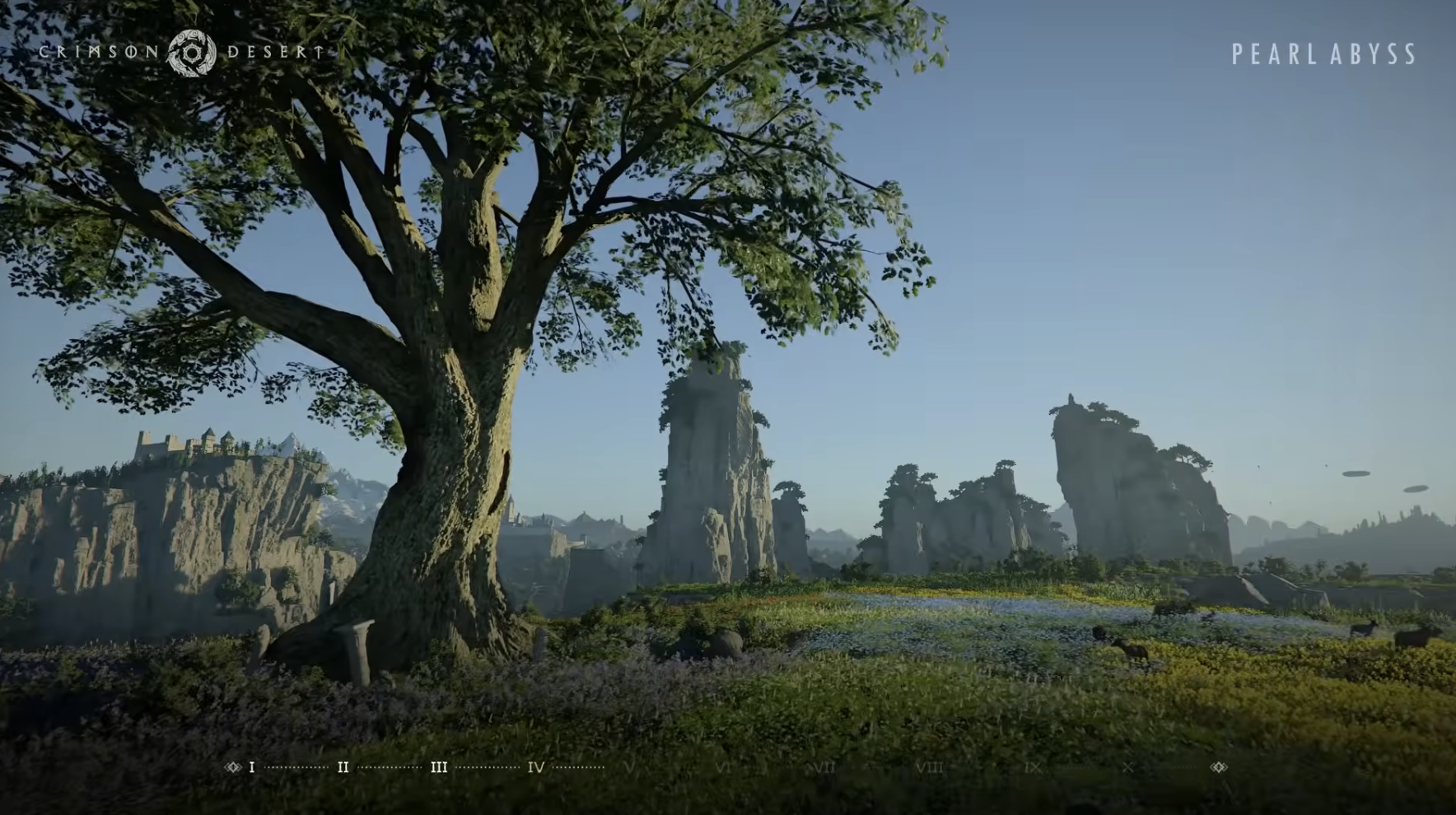Viewport: 1456px width, 815px height.
Task: Go to chapter VIII on the timeline
Action: (930, 767)
